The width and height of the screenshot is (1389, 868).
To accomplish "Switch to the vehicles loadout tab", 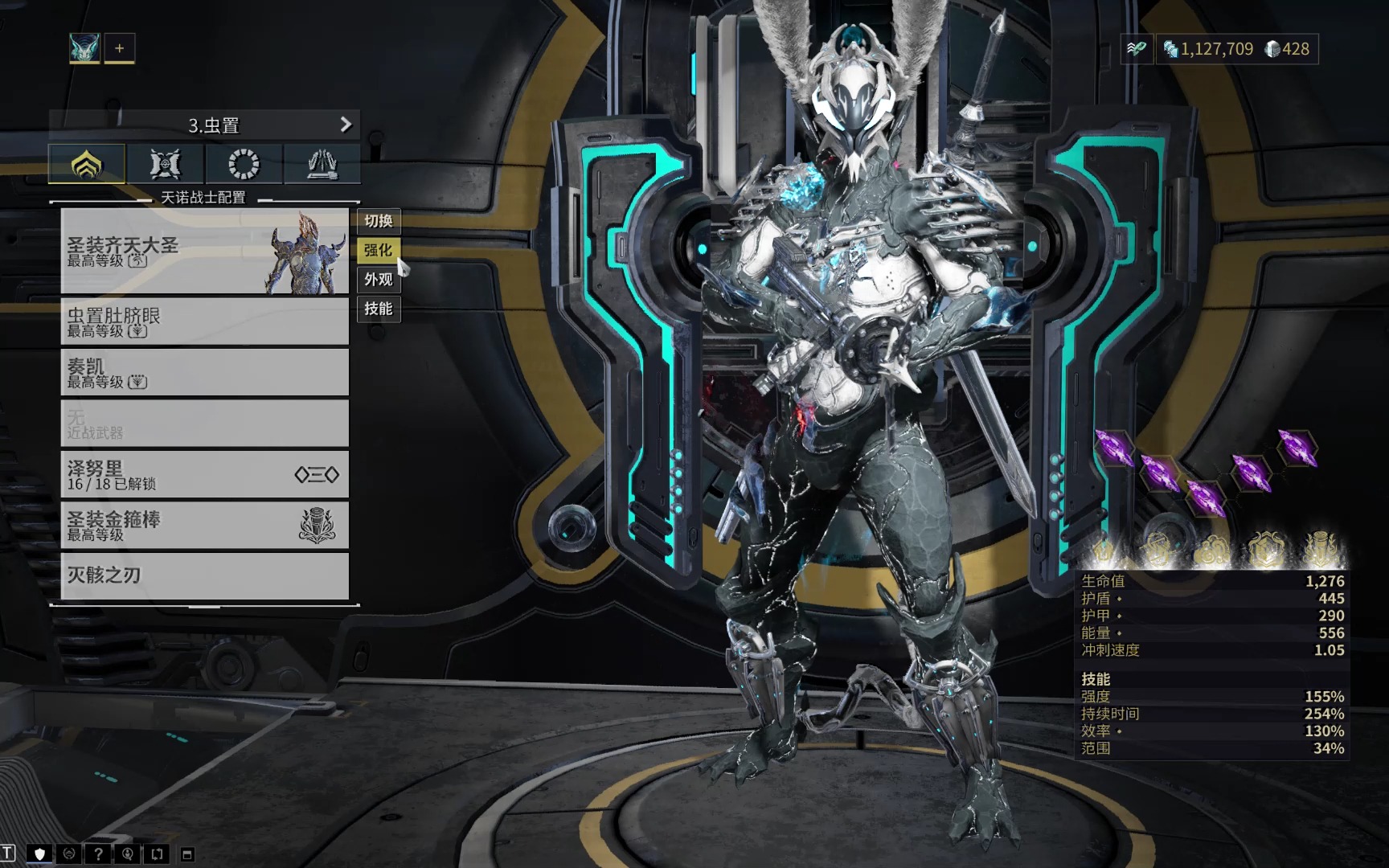I will (x=322, y=164).
